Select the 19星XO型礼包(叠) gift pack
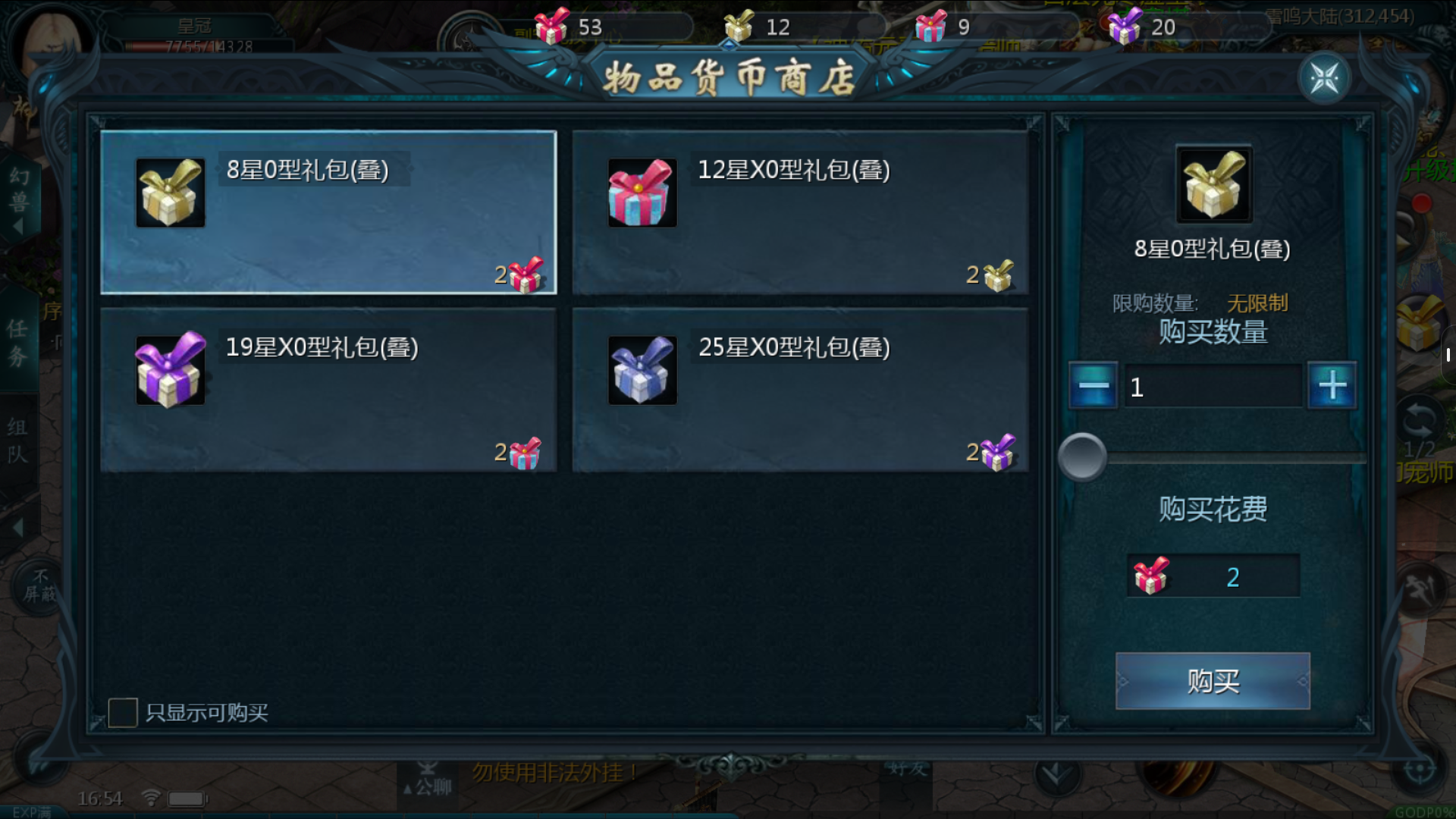 (x=328, y=390)
